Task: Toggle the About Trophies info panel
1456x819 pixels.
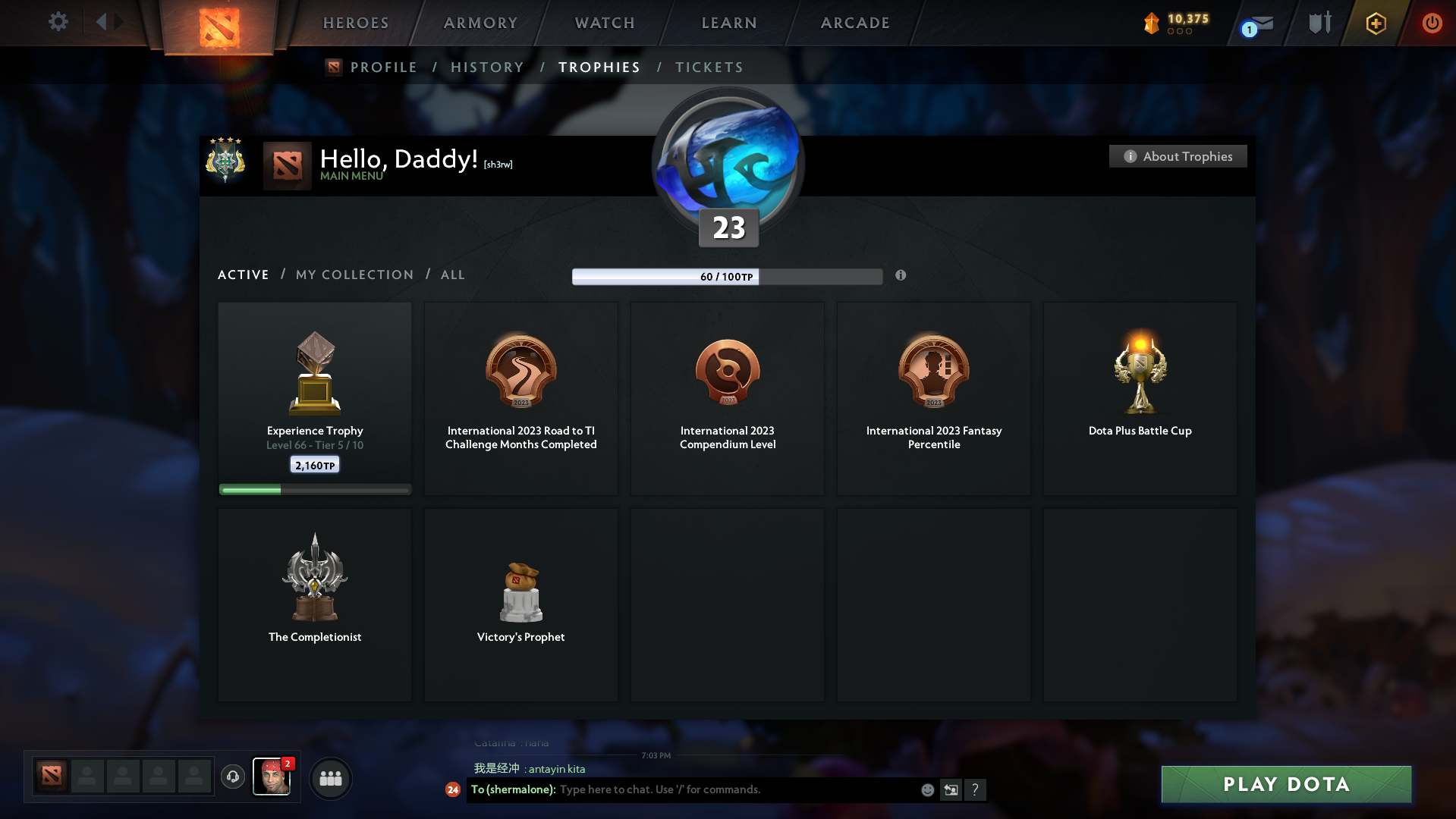Action: (1178, 156)
